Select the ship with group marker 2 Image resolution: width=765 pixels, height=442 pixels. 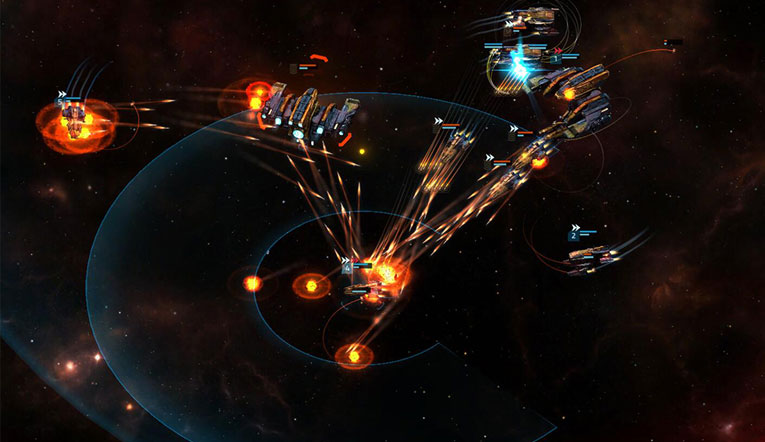click(590, 256)
